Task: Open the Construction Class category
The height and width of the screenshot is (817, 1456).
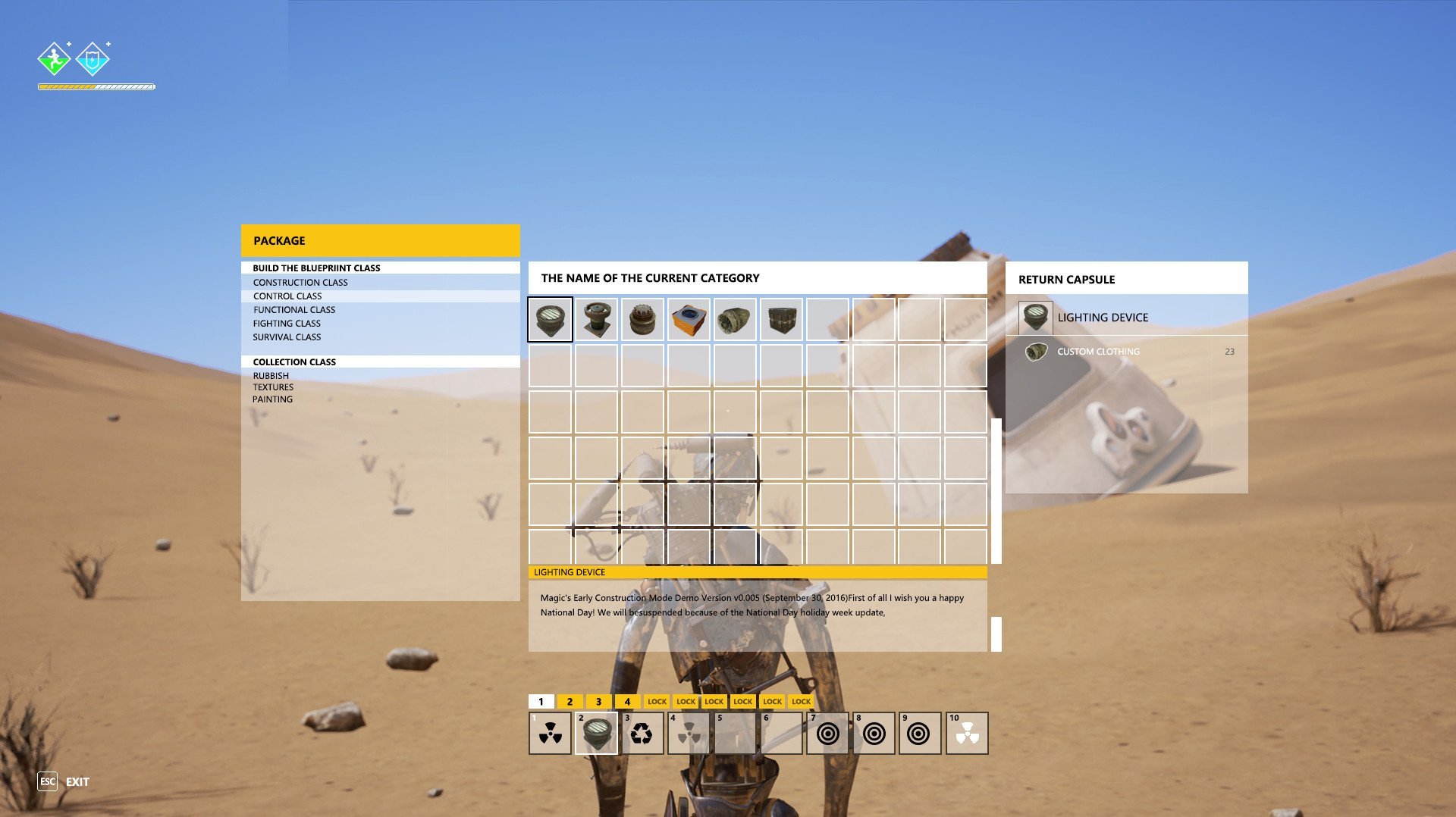Action: 300,283
